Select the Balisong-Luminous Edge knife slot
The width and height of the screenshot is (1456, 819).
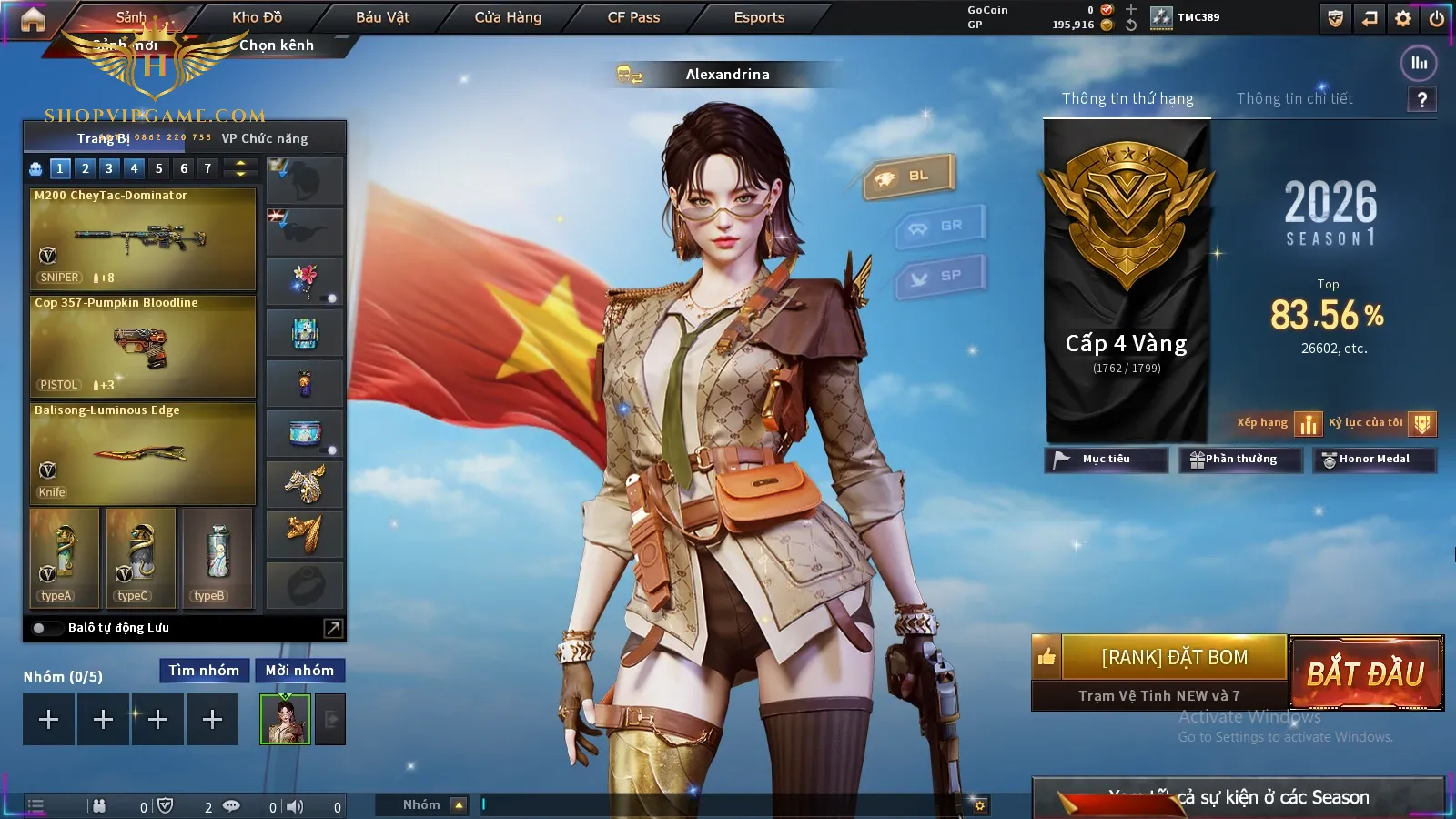coord(143,453)
